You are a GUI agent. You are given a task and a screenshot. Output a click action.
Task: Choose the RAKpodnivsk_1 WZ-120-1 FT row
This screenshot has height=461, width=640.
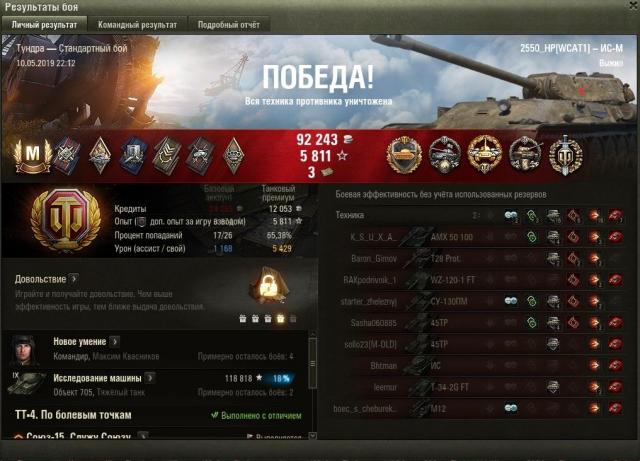(x=480, y=279)
